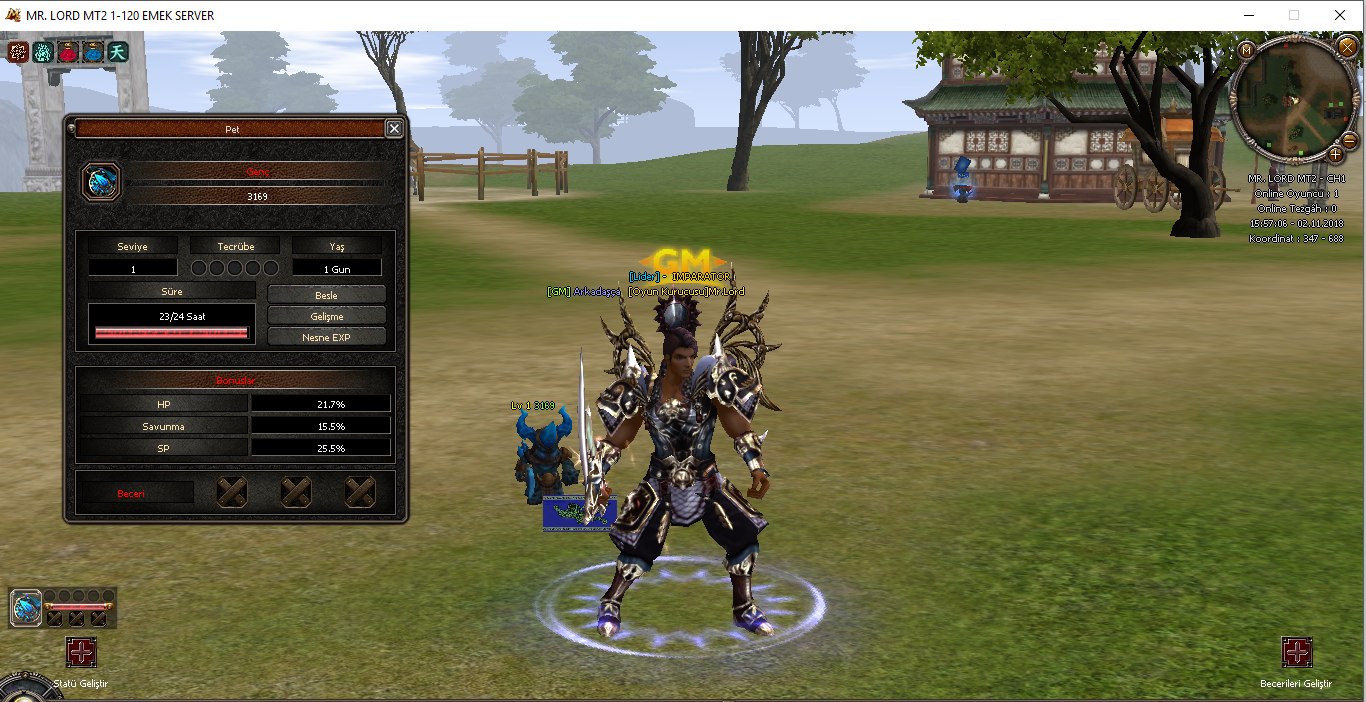Select the pet portrait in the Pet window
Screen dimensions: 1366x702
tap(102, 182)
